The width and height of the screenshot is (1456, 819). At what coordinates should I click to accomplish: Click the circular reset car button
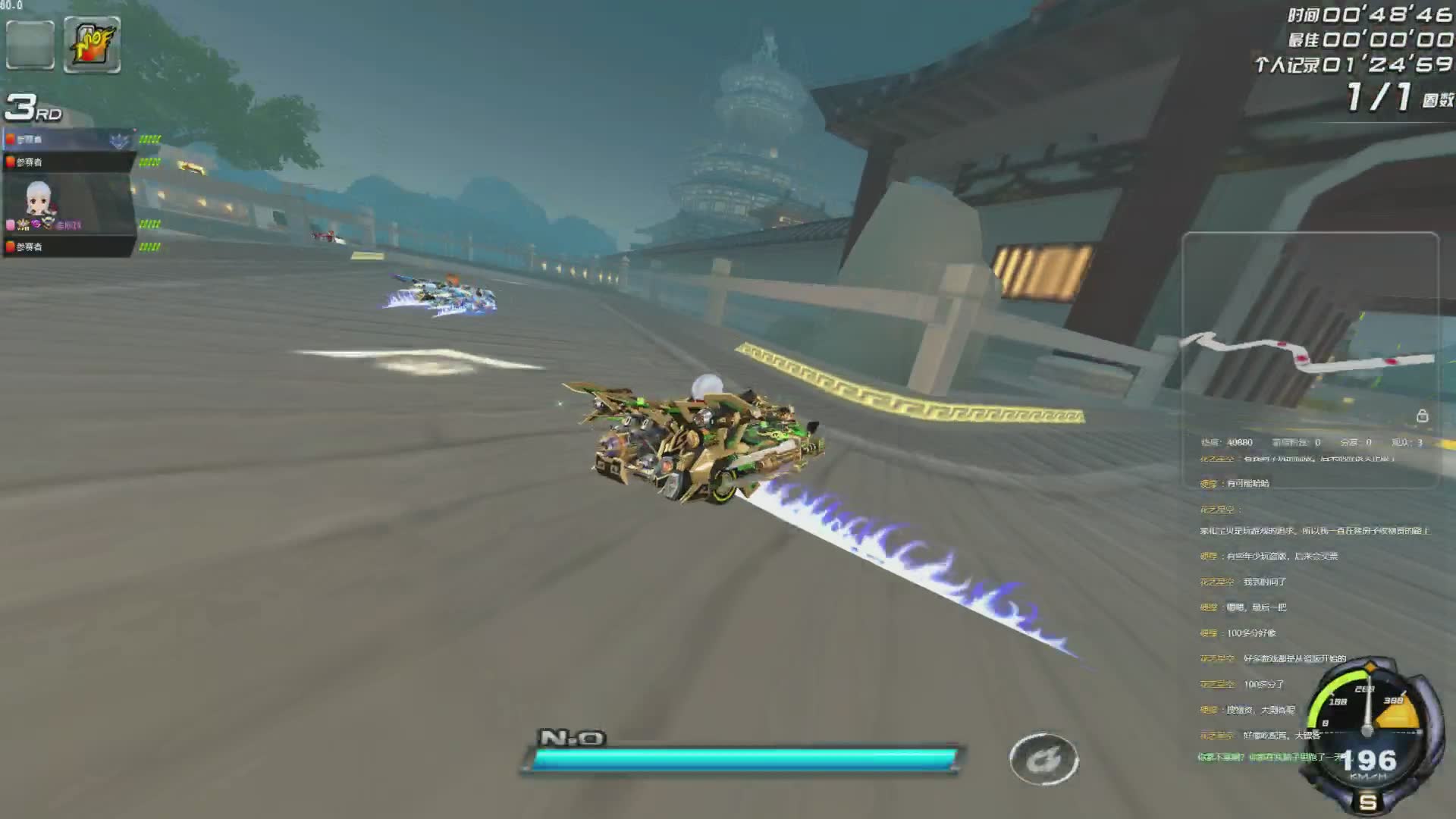tap(1043, 758)
